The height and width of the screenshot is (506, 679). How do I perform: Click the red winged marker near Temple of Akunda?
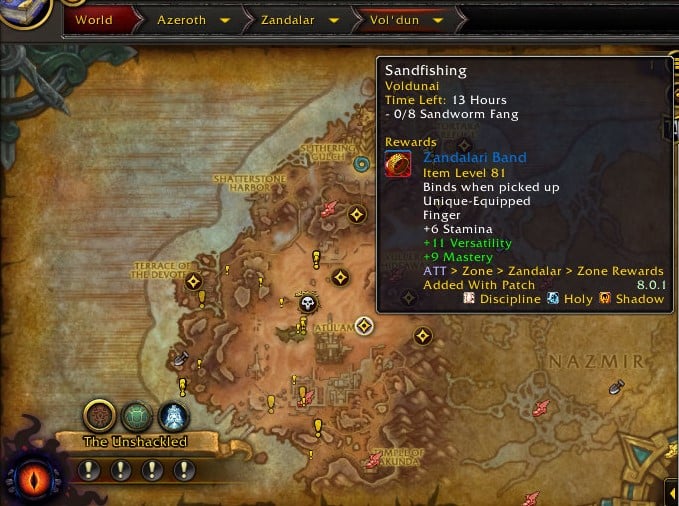pyautogui.click(x=375, y=460)
